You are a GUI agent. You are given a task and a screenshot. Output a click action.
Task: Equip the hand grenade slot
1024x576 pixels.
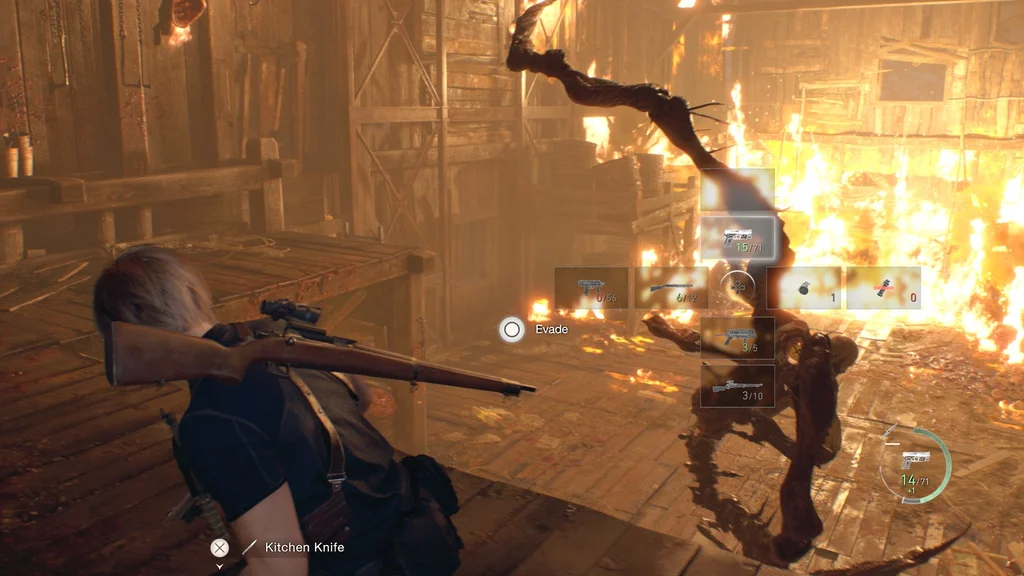point(805,288)
